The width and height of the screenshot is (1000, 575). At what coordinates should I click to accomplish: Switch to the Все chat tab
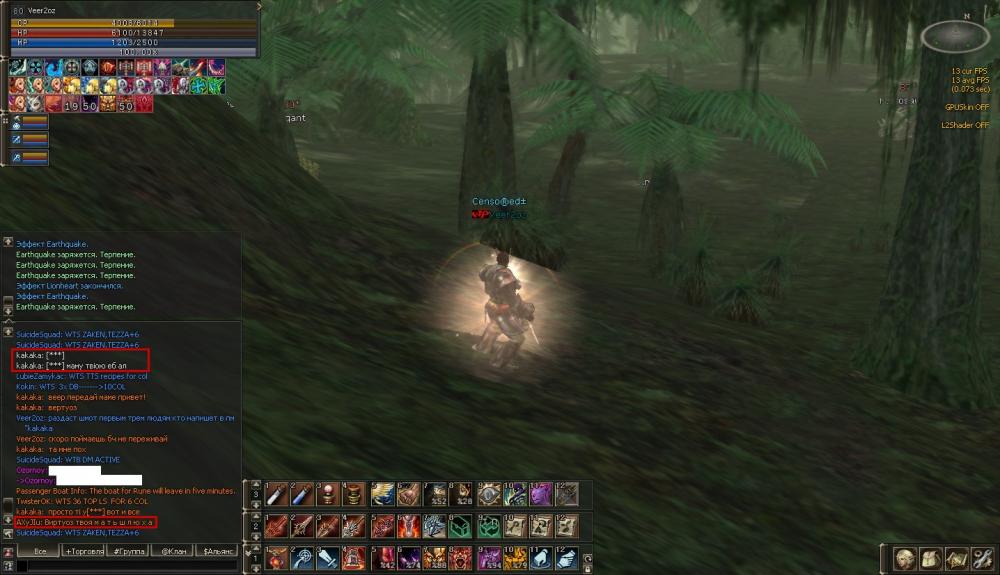pyautogui.click(x=40, y=551)
